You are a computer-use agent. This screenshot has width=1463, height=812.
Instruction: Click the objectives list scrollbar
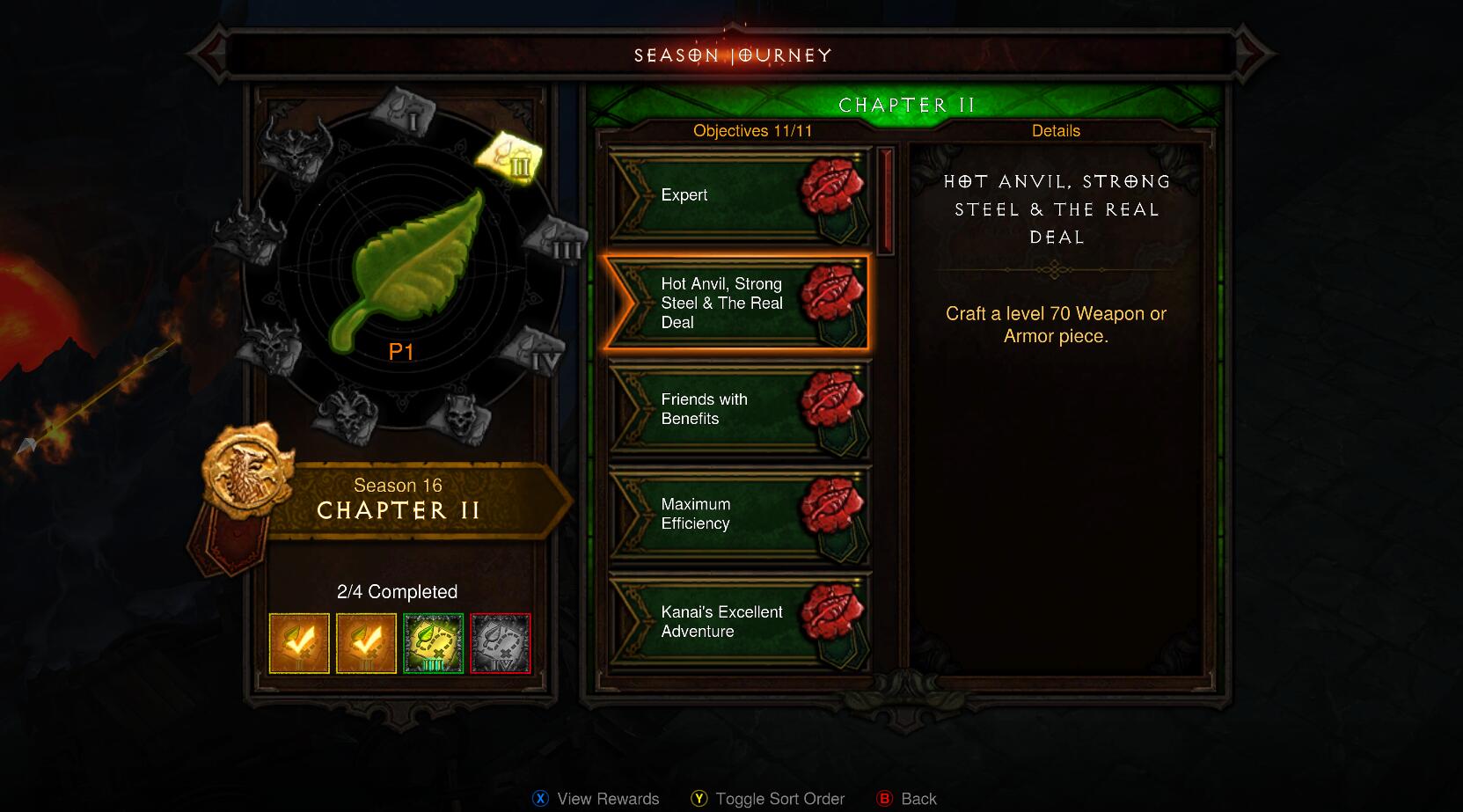pos(885,202)
